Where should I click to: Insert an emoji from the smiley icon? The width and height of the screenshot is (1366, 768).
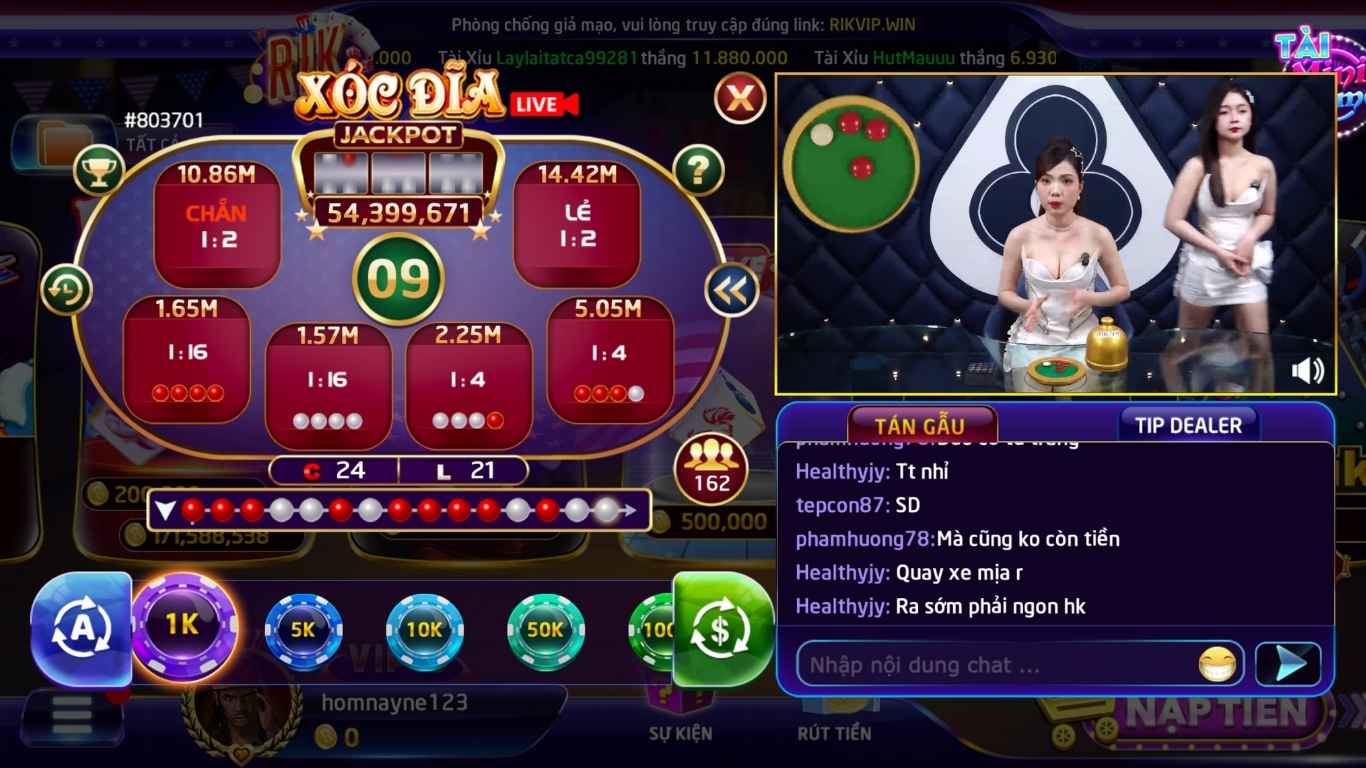click(1216, 663)
